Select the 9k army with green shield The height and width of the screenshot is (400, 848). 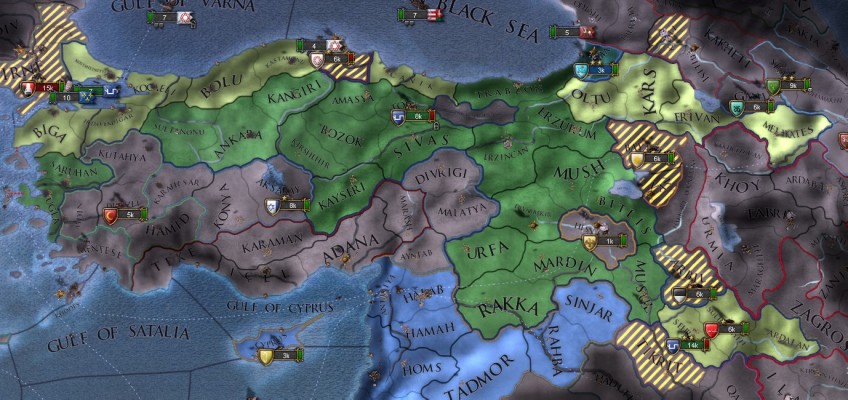pyautogui.click(x=792, y=86)
